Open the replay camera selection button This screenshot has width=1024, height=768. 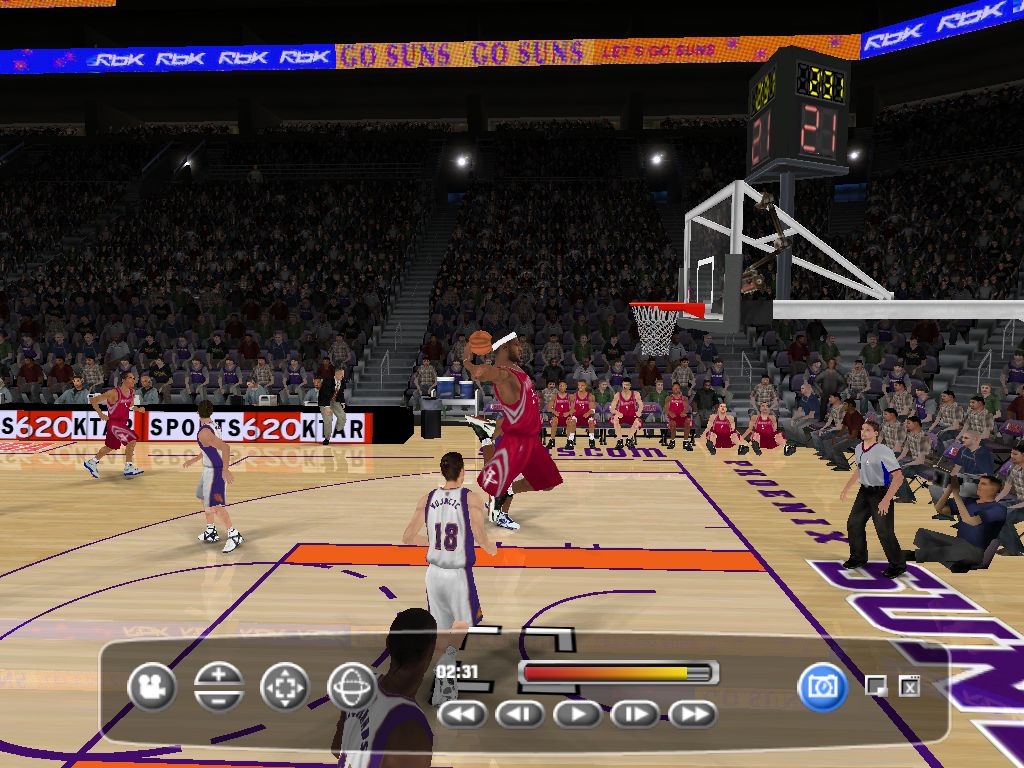tap(152, 687)
